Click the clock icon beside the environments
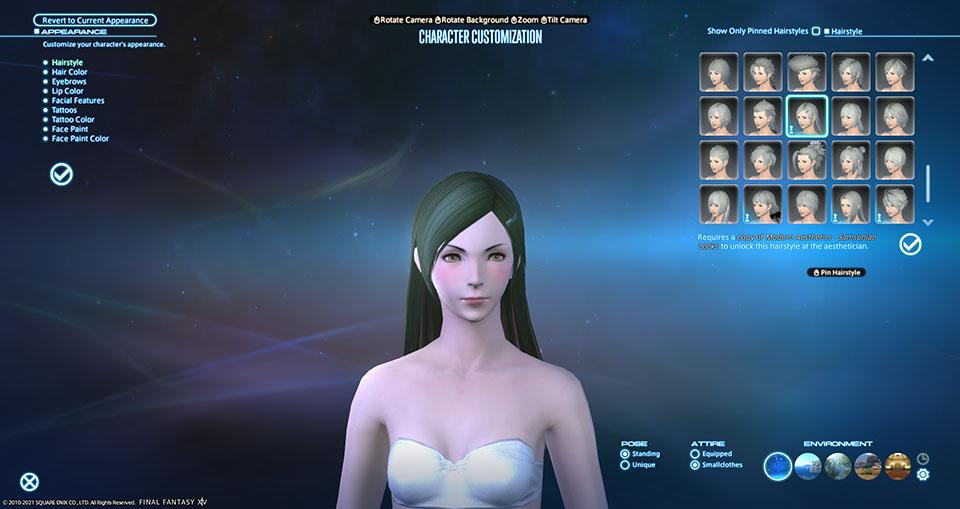The width and height of the screenshot is (960, 509). tap(923, 458)
